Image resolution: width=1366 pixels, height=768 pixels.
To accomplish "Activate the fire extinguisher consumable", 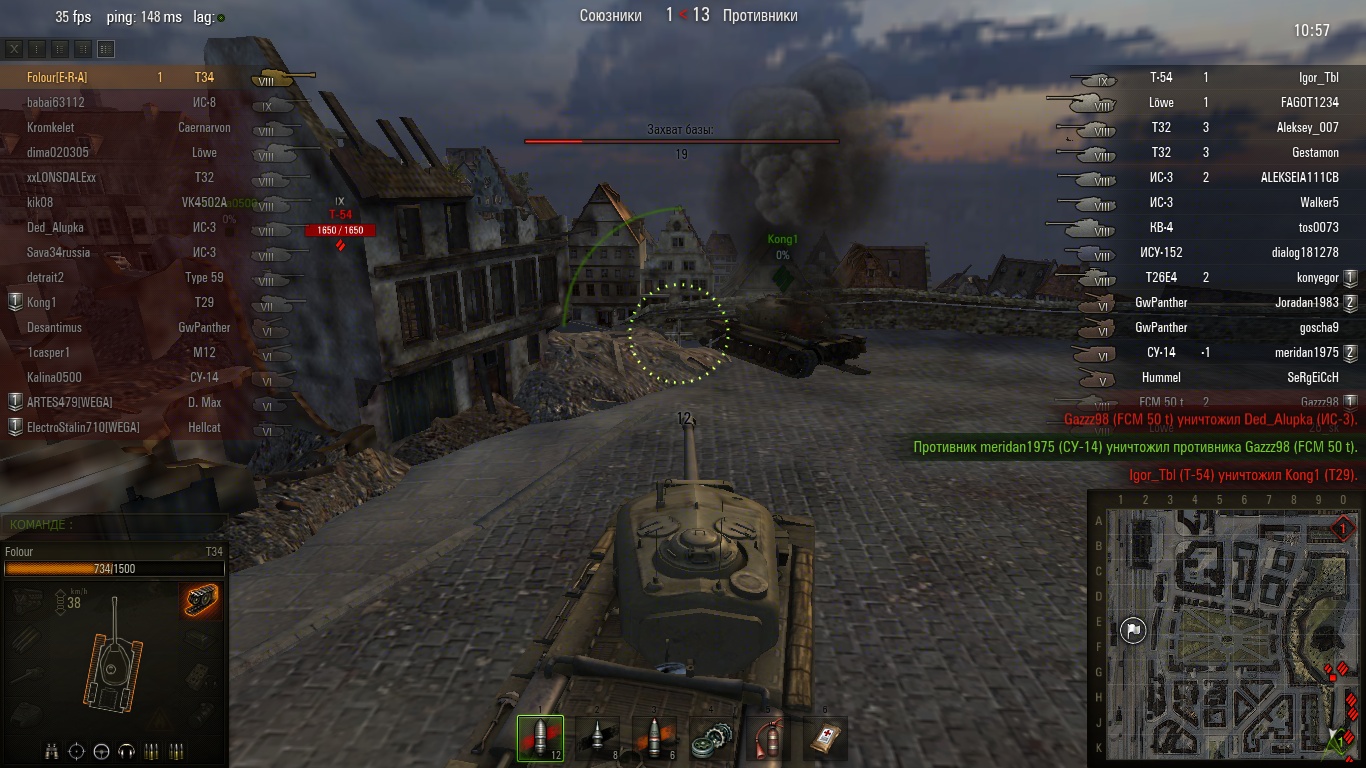I will (x=768, y=738).
